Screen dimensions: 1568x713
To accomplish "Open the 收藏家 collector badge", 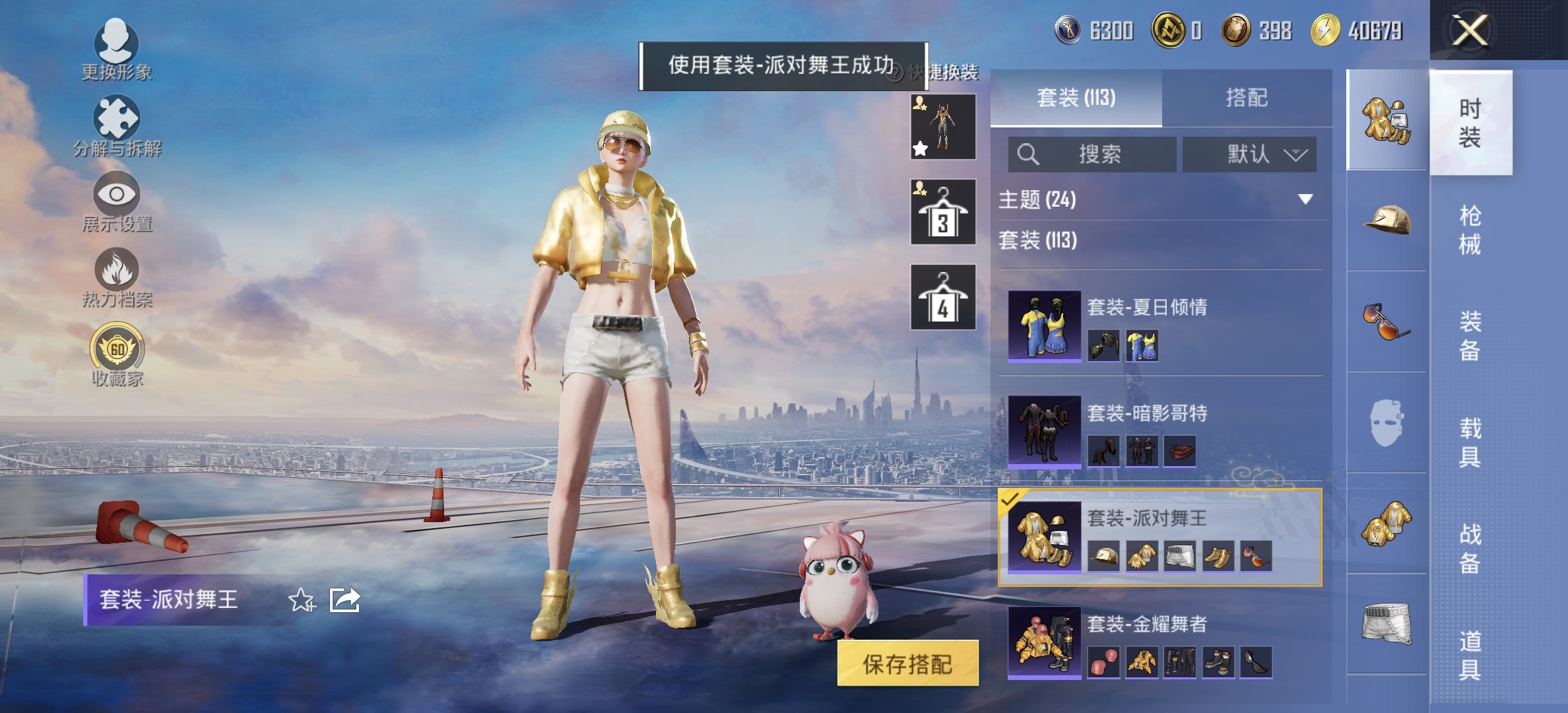I will [116, 353].
